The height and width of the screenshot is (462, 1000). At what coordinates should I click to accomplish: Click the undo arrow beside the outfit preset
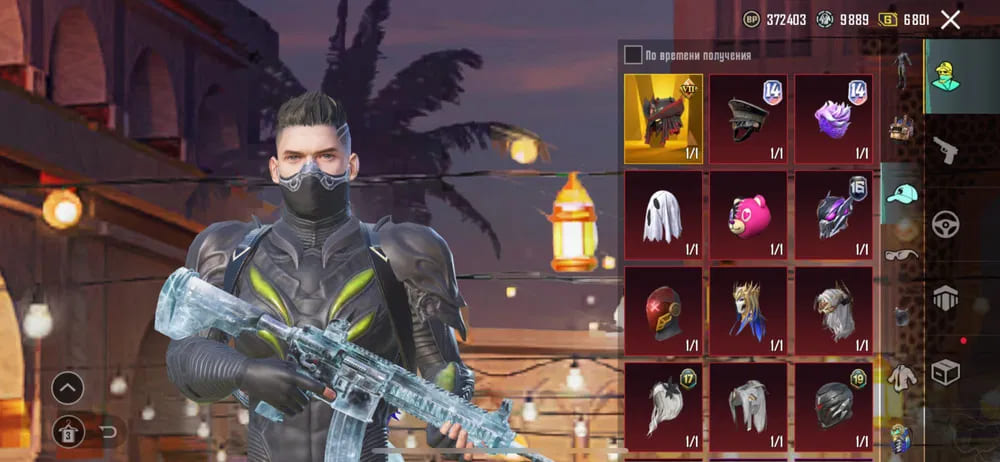coord(109,431)
